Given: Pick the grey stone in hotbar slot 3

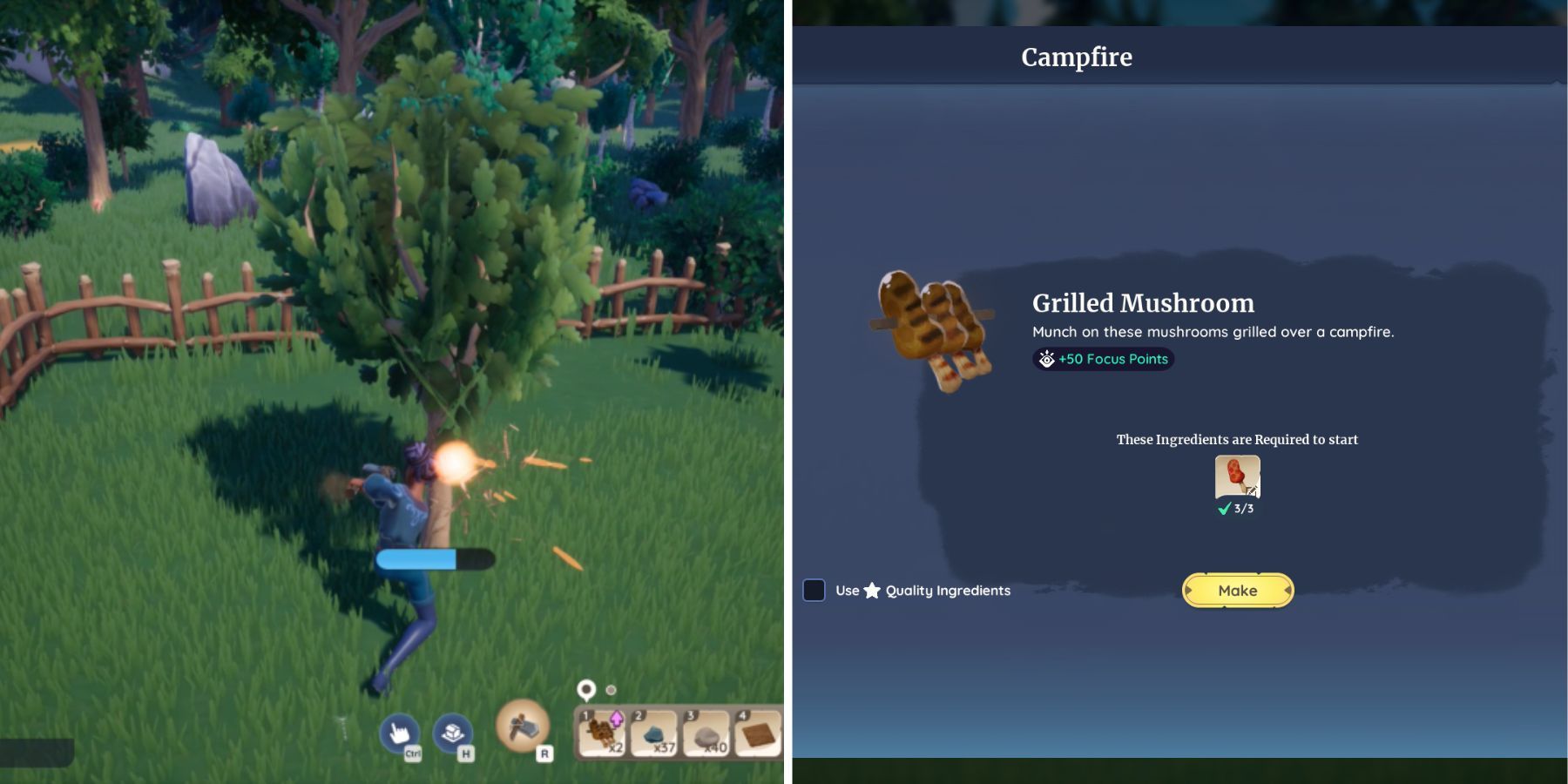Looking at the screenshot, I should click(x=706, y=733).
